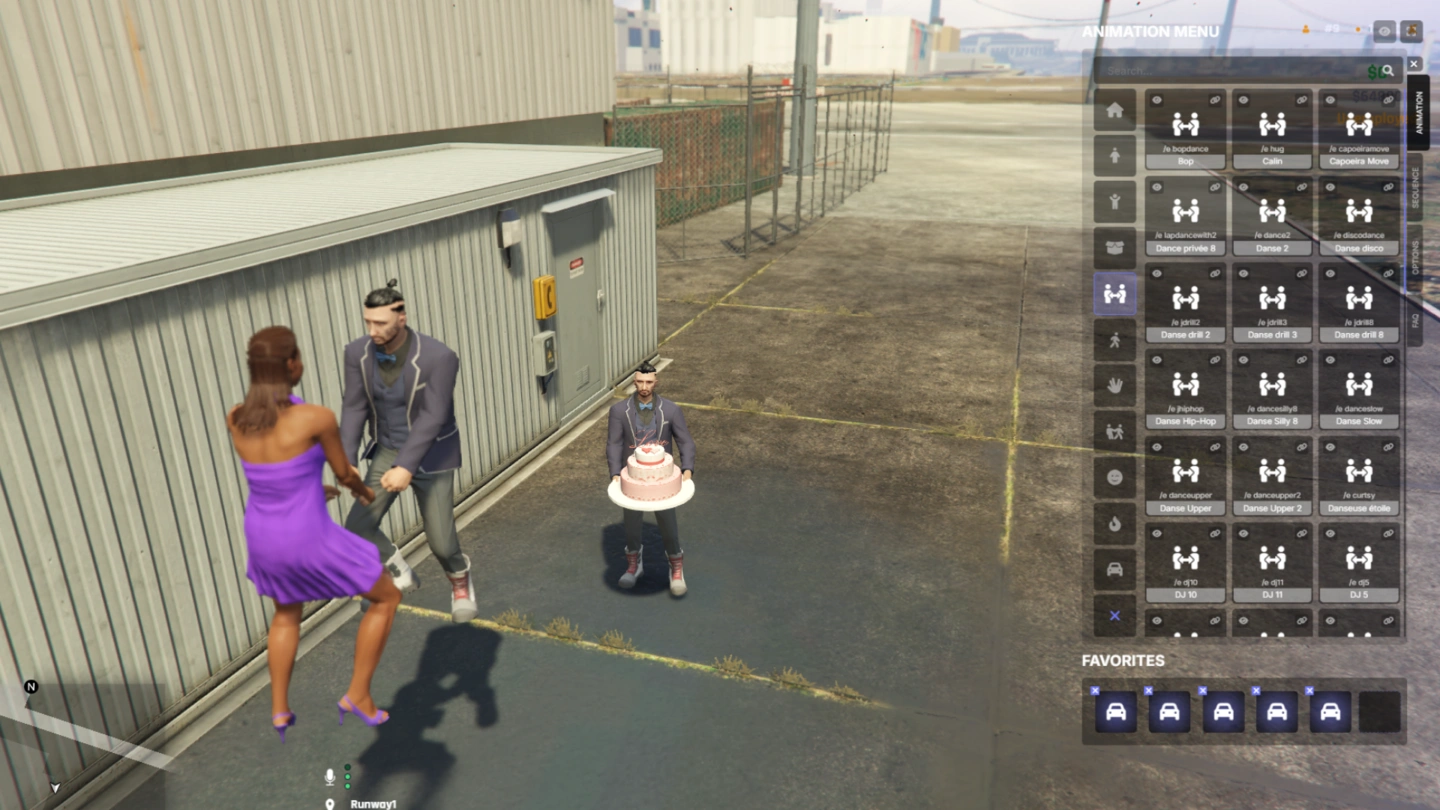Close the Animation Menu panel
The image size is (1440, 810).
click(x=1414, y=64)
